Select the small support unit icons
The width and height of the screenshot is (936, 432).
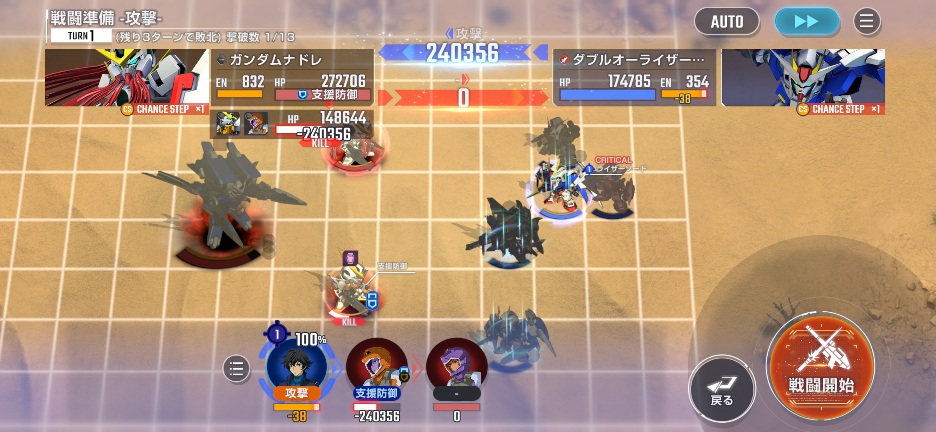(241, 123)
